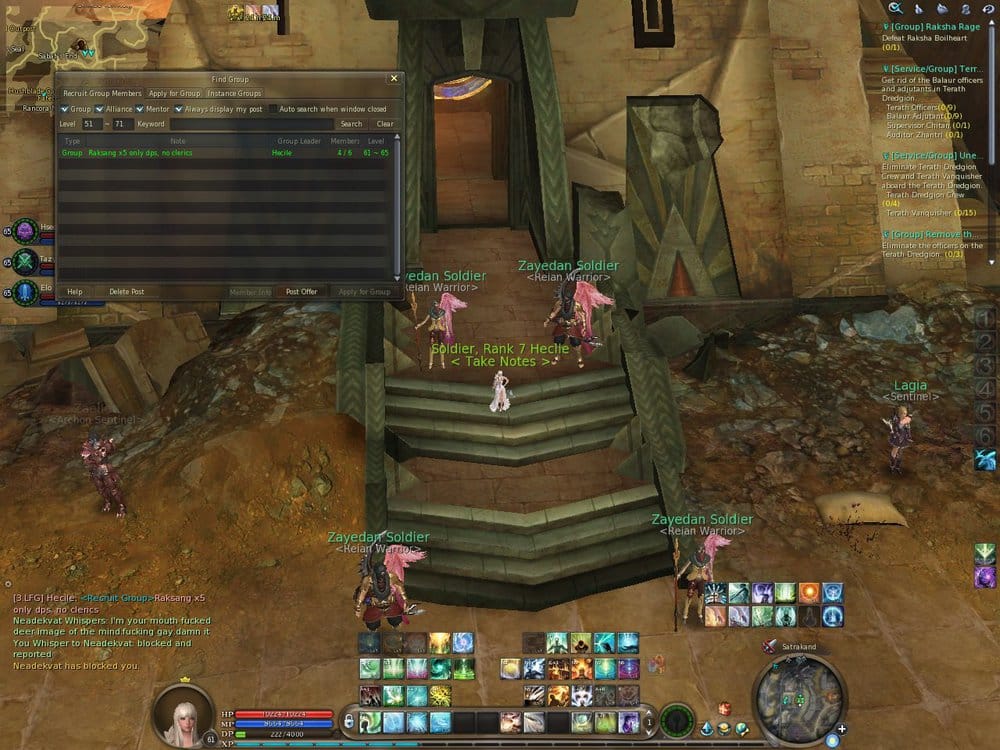Screen dimensions: 1000x750
Task: Clear the group search filters
Action: tap(385, 124)
